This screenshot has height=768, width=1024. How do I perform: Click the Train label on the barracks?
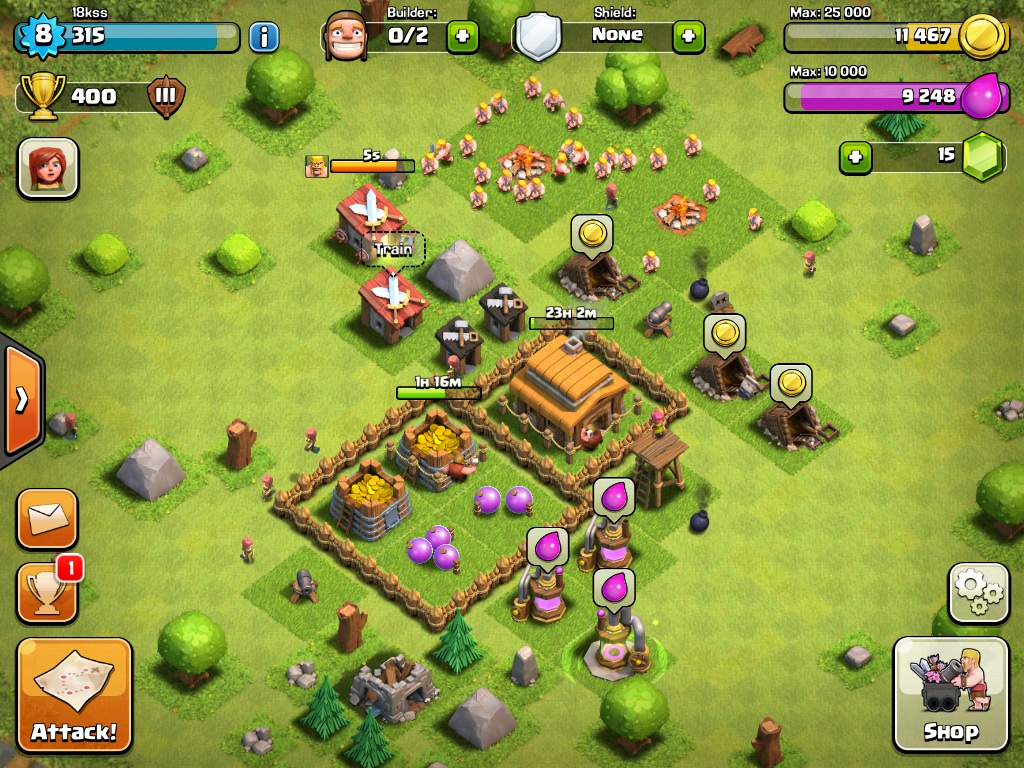[393, 249]
